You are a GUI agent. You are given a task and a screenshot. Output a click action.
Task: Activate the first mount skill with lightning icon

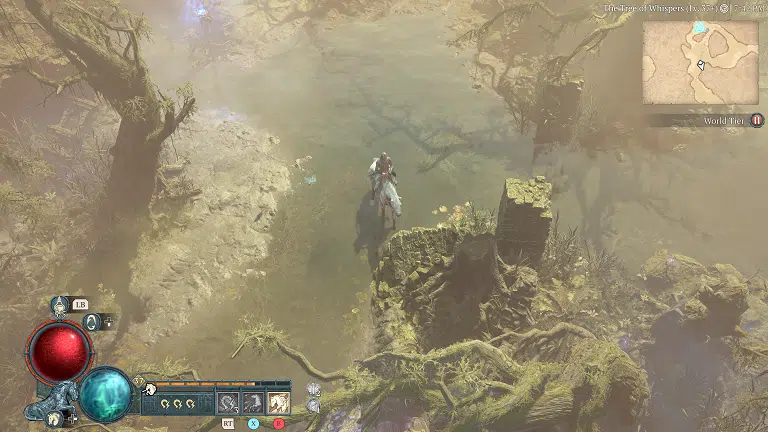click(x=229, y=403)
